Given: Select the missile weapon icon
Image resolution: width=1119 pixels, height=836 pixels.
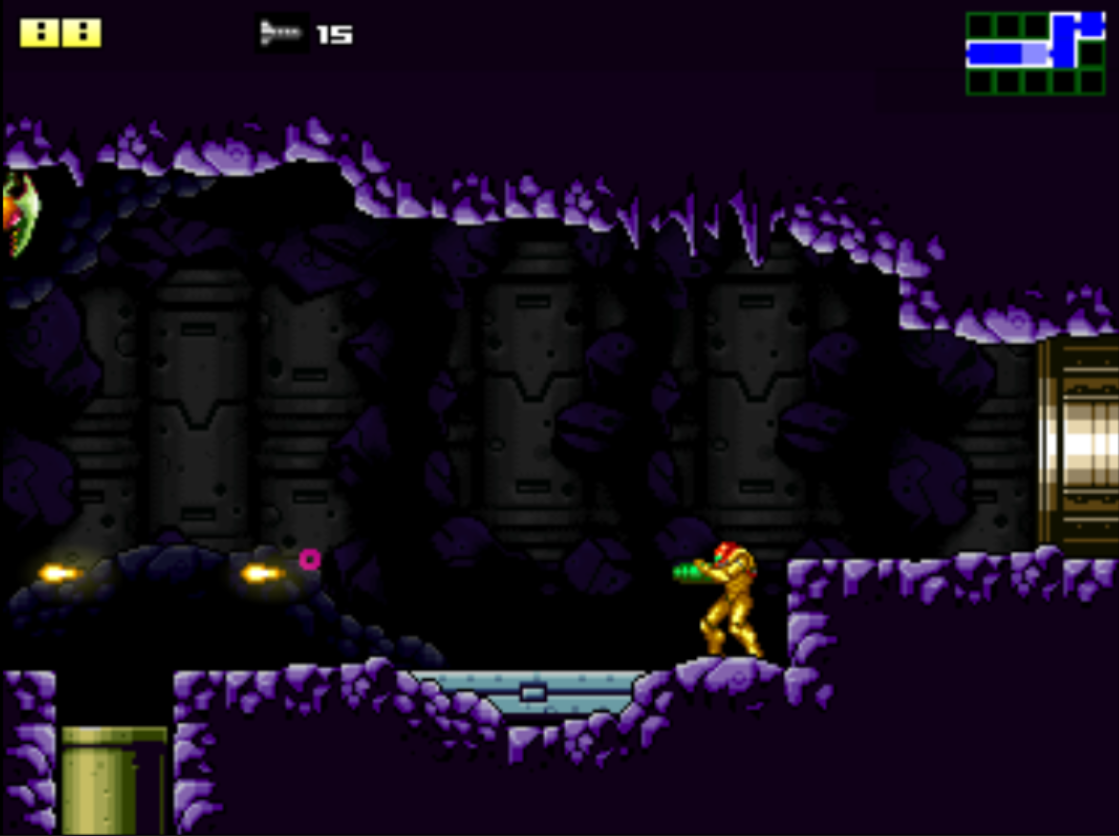Looking at the screenshot, I should pos(281,33).
